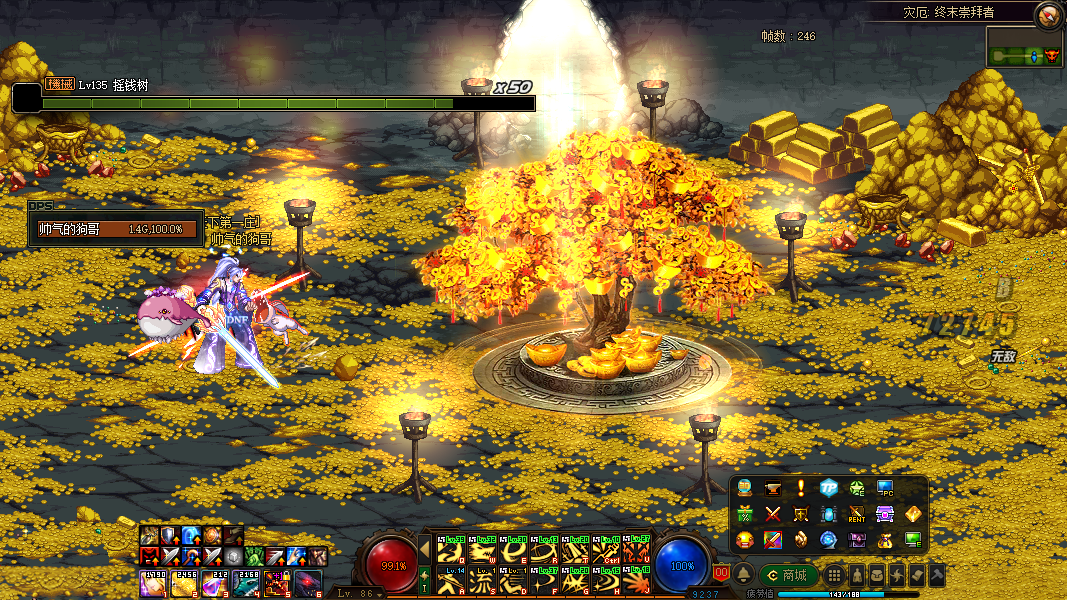Expand the skill bar with the left arrow
The height and width of the screenshot is (600, 1067).
(x=424, y=549)
